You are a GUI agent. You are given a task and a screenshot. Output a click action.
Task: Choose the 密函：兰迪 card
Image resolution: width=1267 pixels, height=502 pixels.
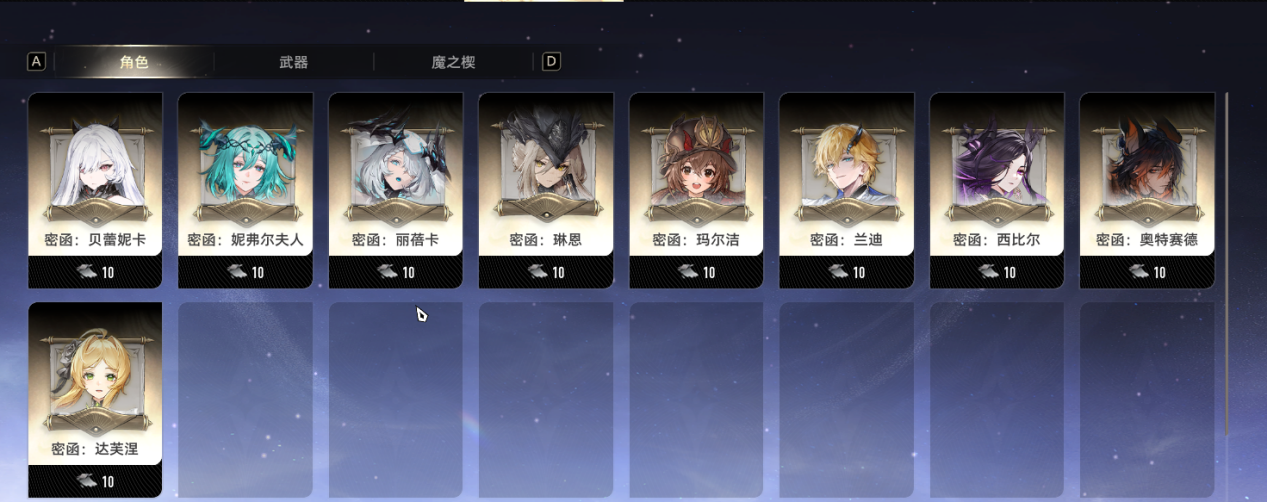click(846, 190)
